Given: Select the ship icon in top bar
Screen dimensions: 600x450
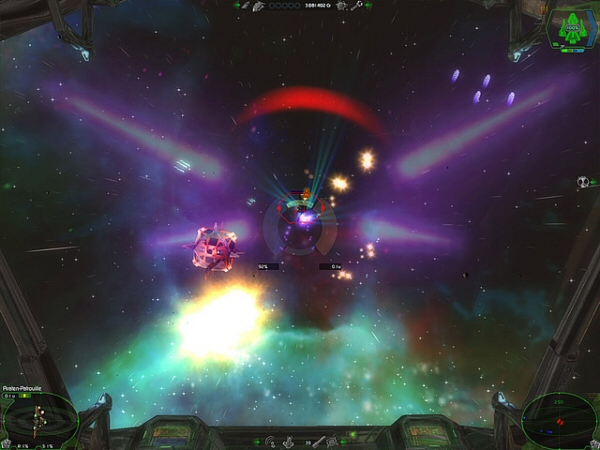Looking at the screenshot, I should [258, 6].
